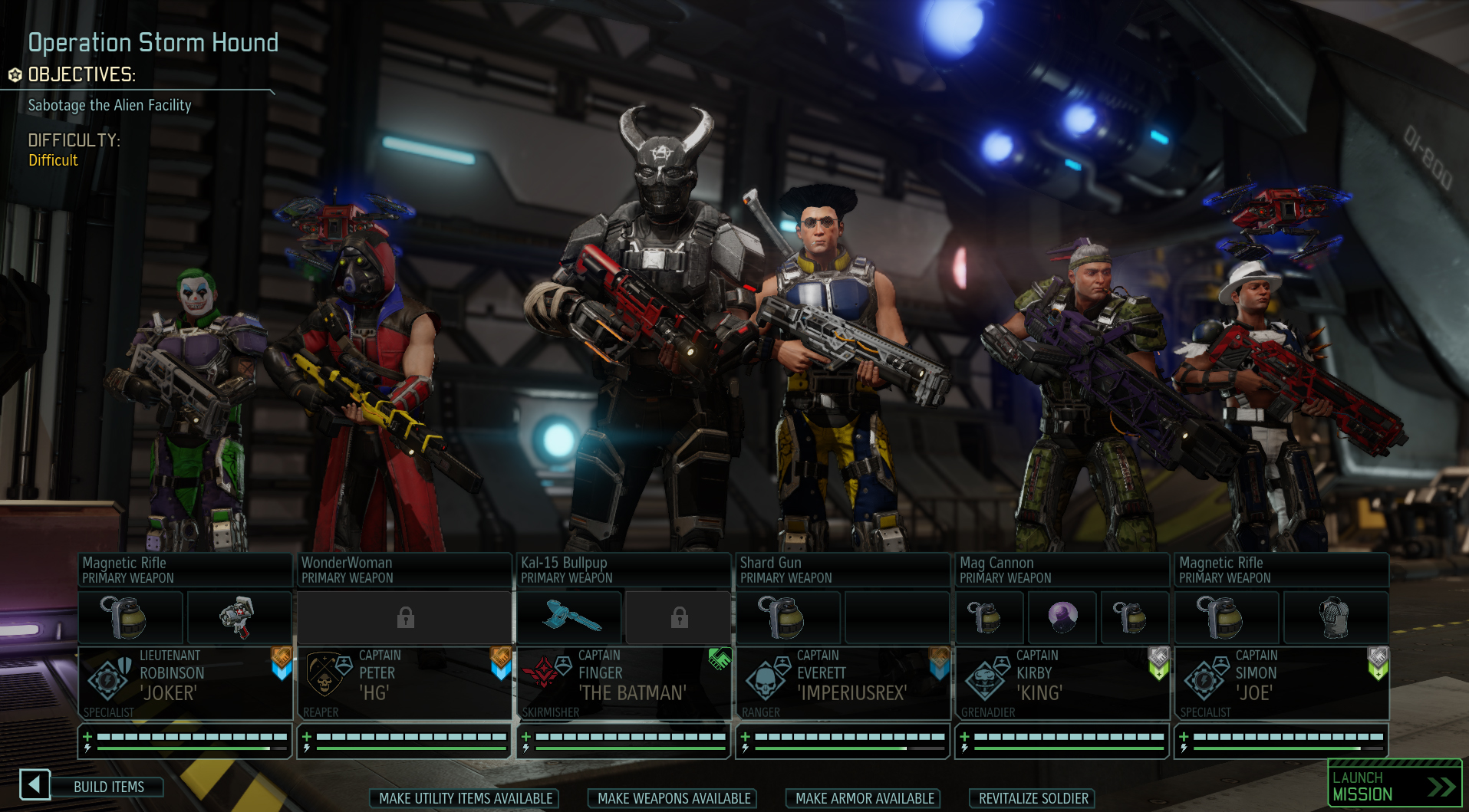Click the locked utility slot on Peter's card
This screenshot has height=812, width=1469.
(x=404, y=617)
